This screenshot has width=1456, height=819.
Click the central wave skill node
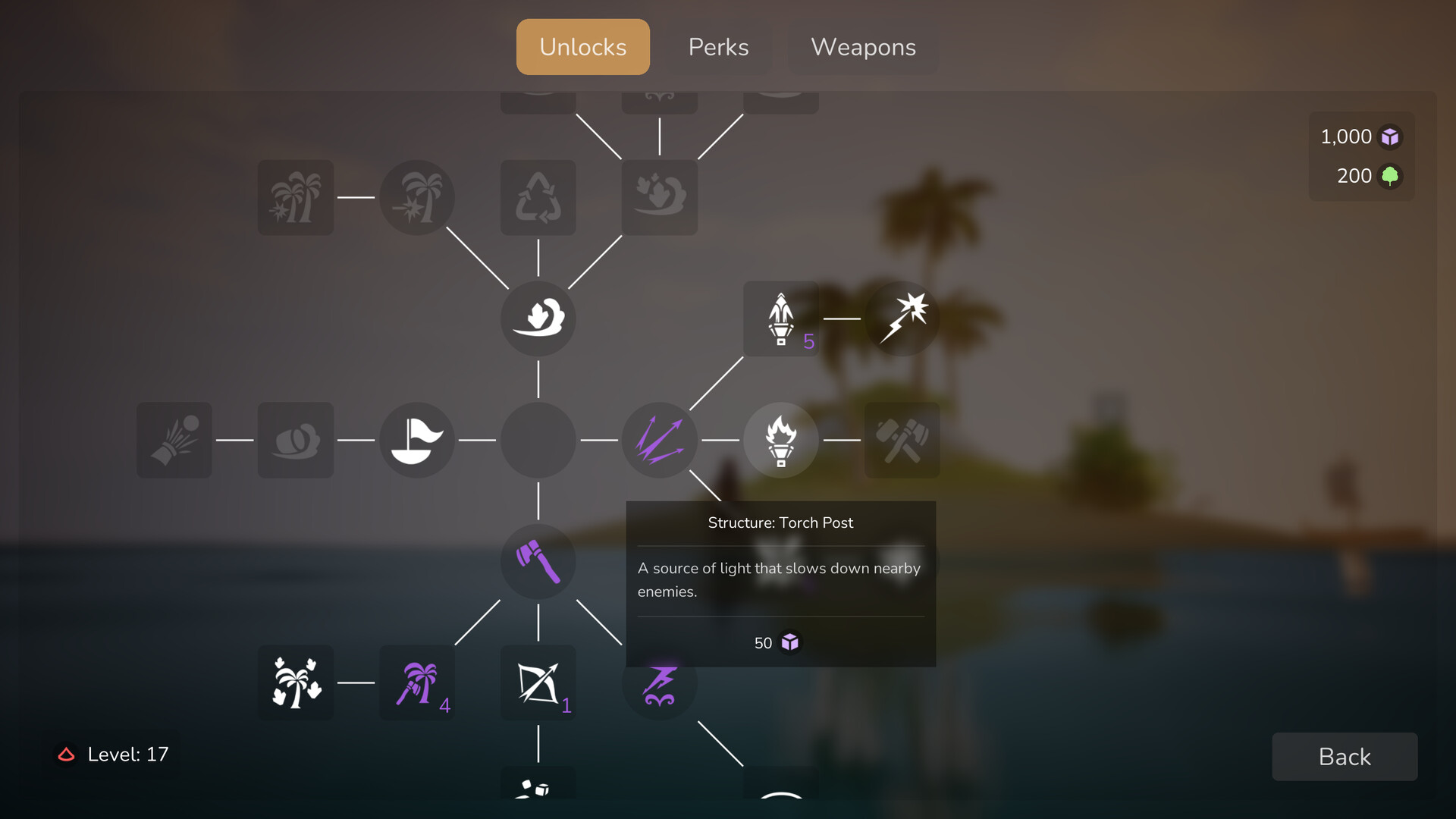click(x=538, y=318)
